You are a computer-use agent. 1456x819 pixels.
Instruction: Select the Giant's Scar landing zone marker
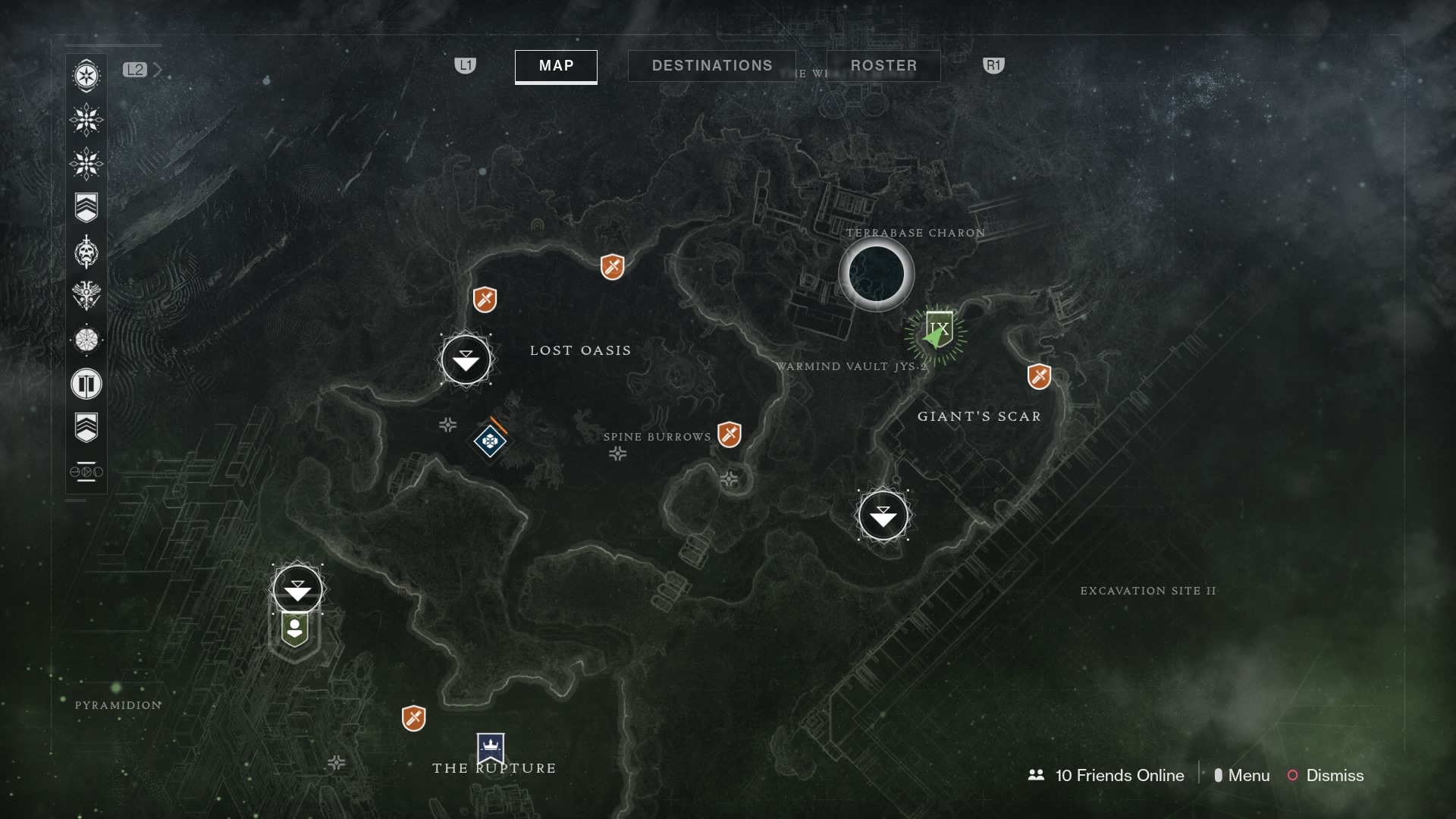(x=883, y=516)
